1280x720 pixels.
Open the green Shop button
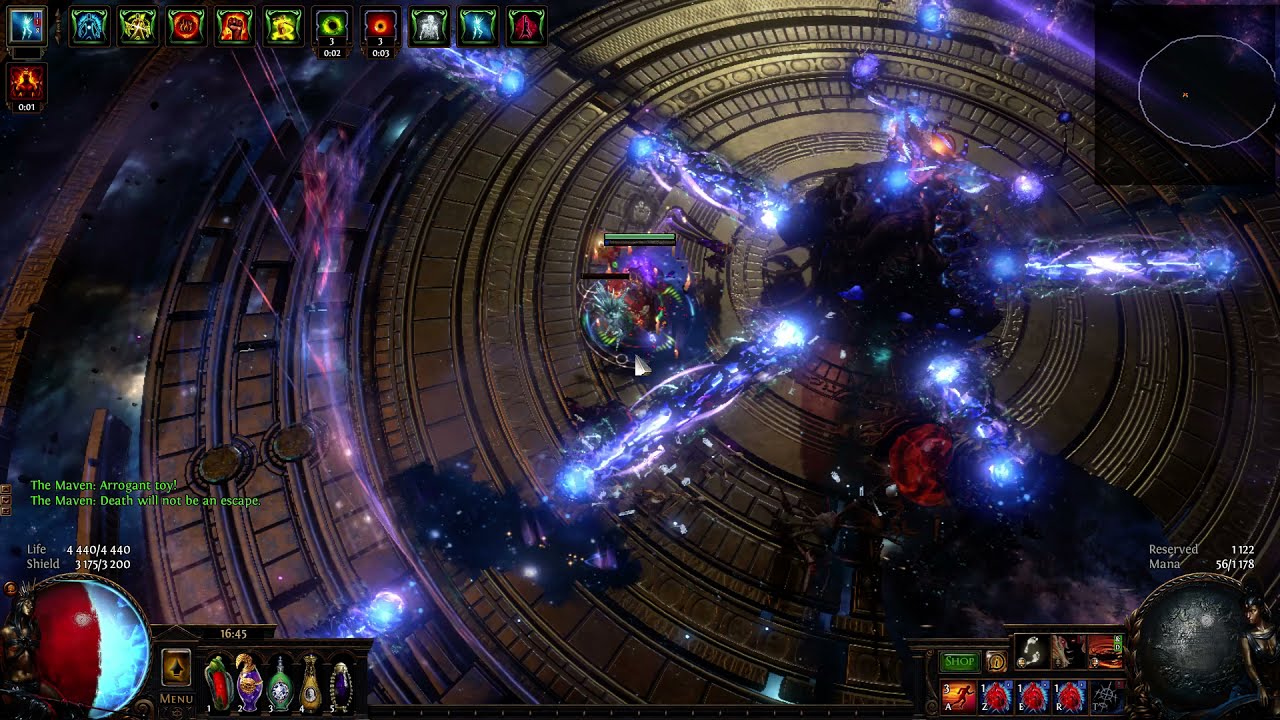[960, 661]
